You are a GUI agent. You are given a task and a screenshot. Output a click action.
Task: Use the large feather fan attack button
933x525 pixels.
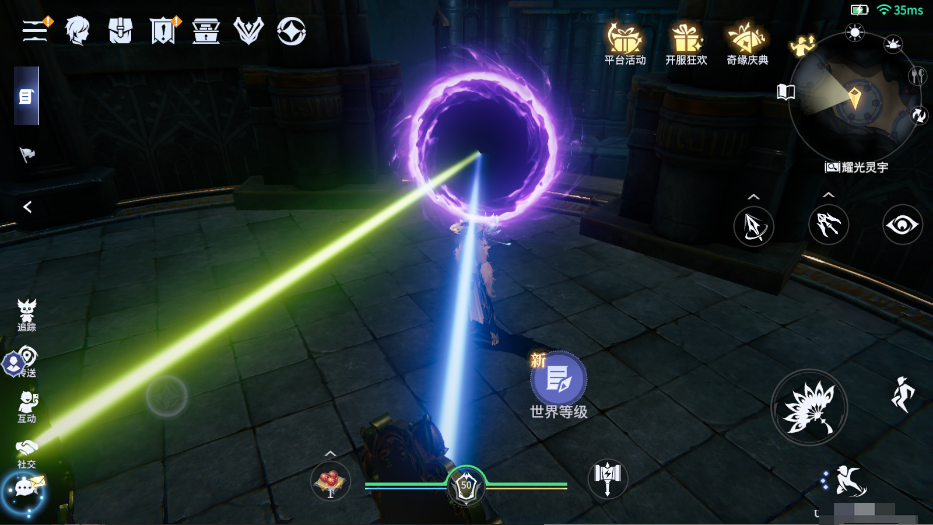pos(809,407)
